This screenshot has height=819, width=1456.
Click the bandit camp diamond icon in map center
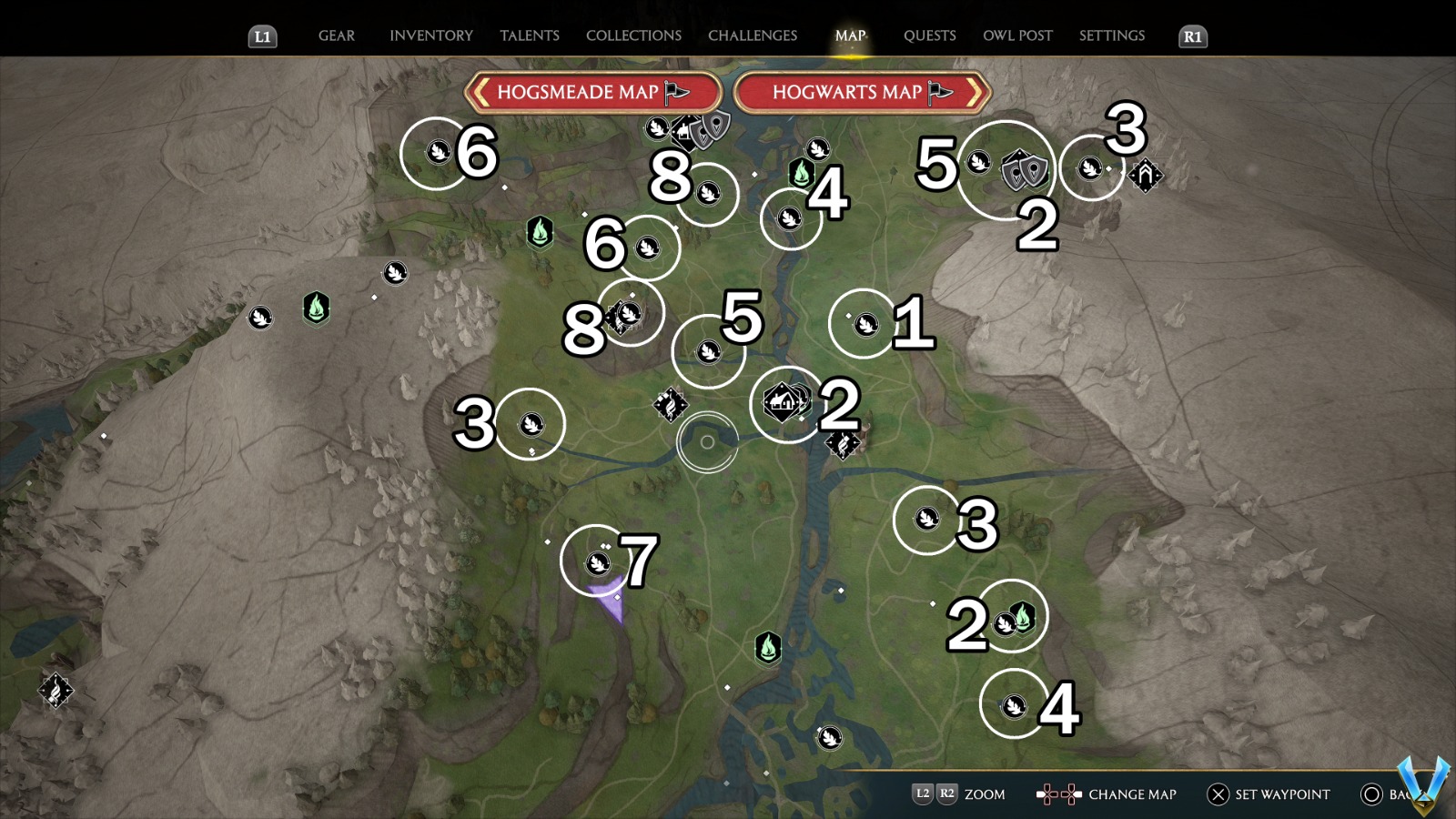coord(671,403)
